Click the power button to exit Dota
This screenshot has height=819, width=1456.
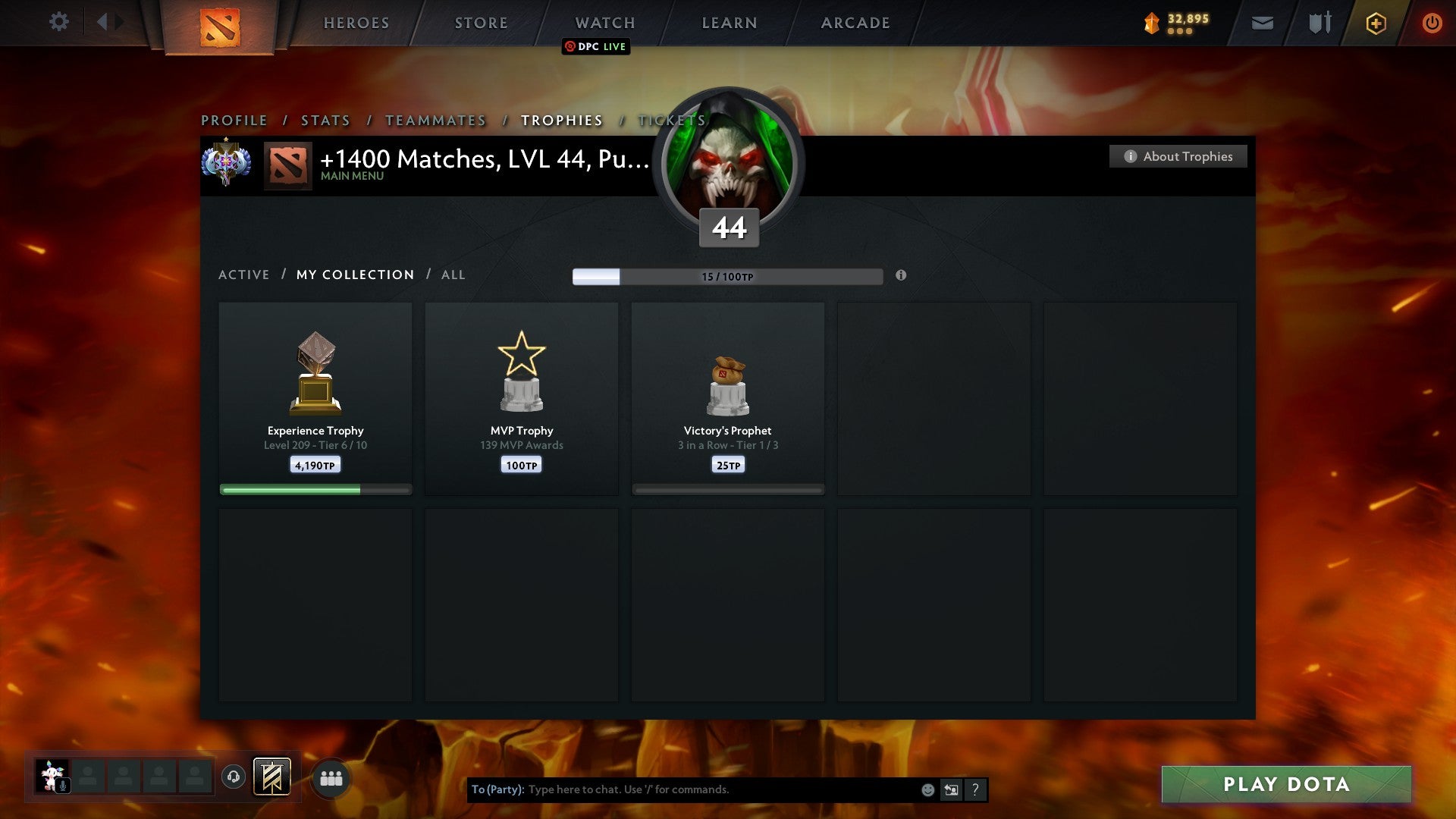tap(1432, 23)
